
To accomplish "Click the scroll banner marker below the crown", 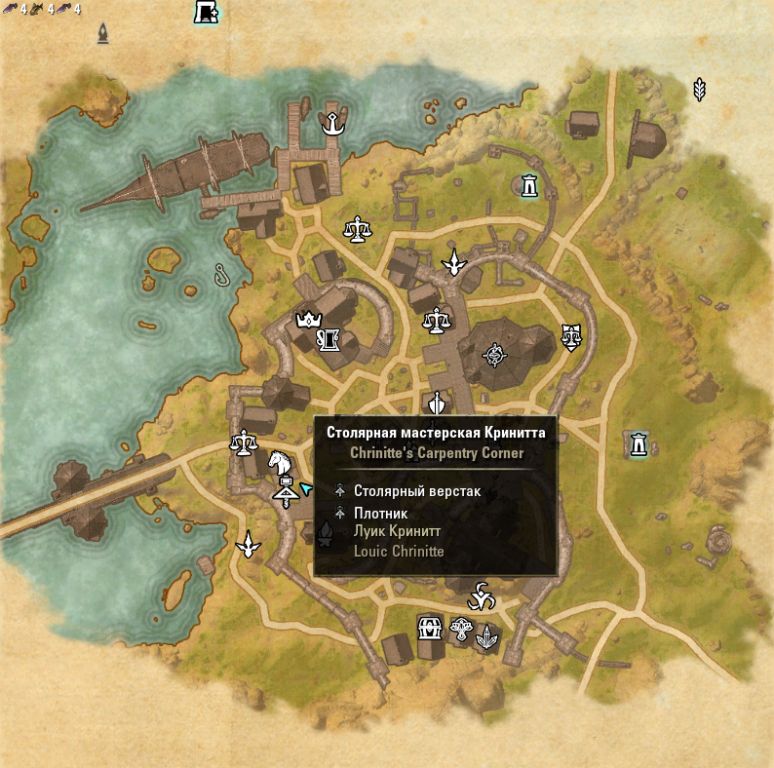I will tap(326, 341).
